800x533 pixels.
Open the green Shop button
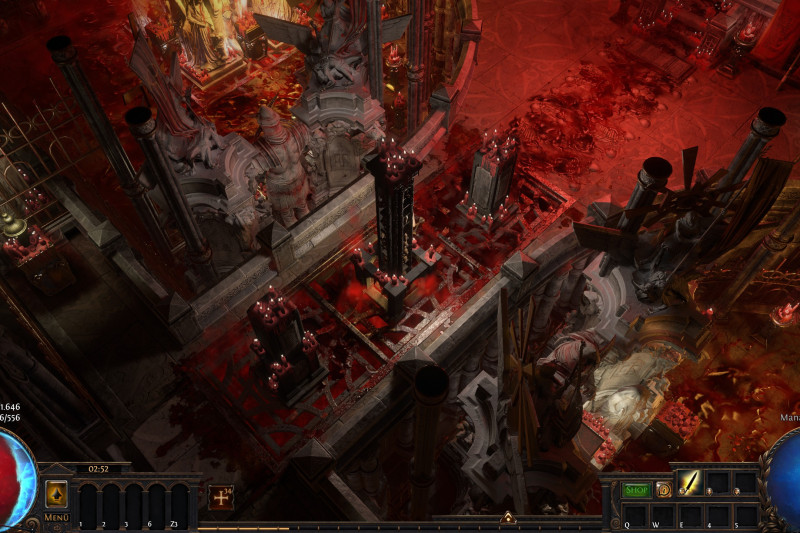pyautogui.click(x=637, y=490)
